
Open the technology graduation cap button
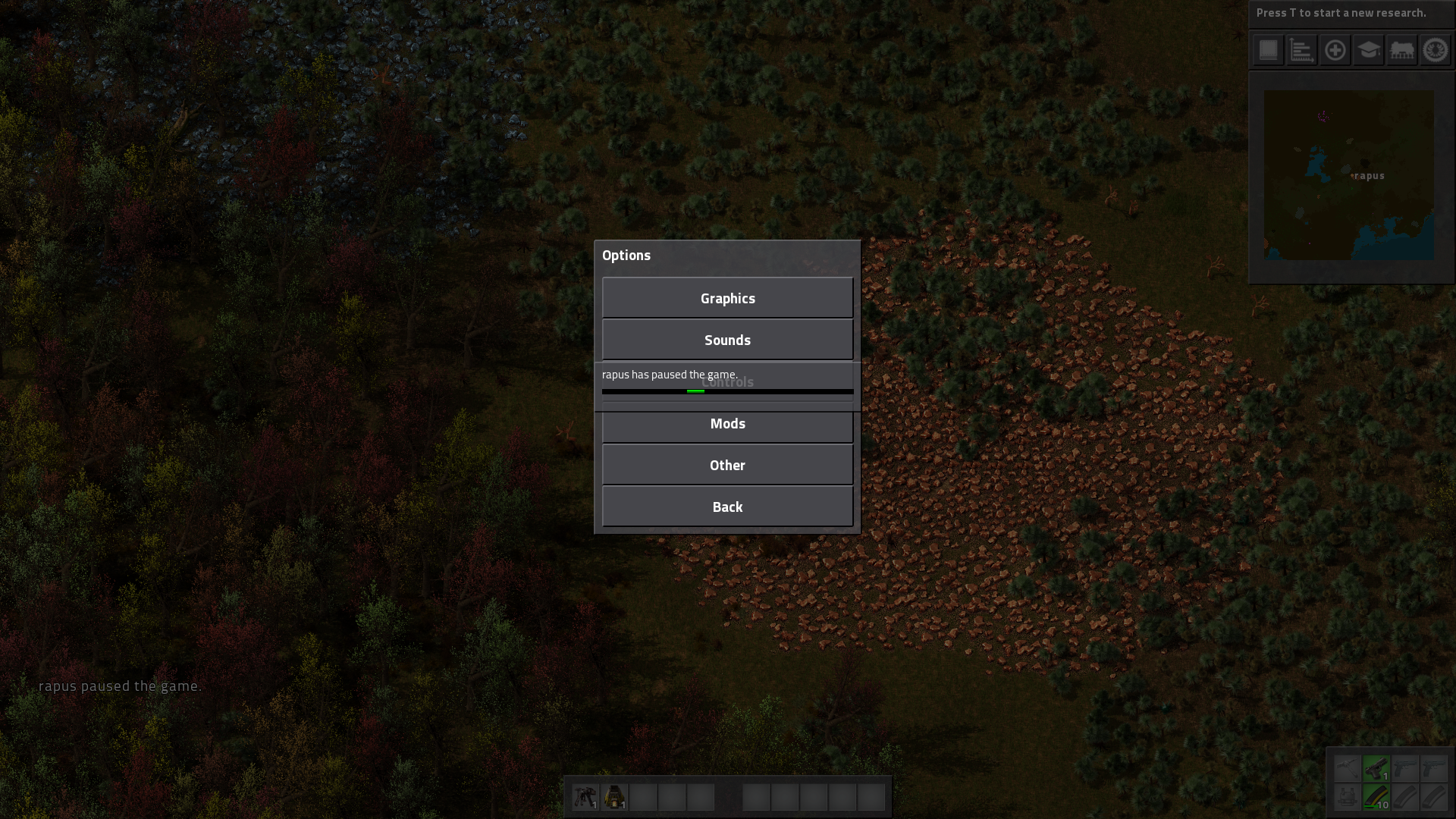tap(1368, 51)
